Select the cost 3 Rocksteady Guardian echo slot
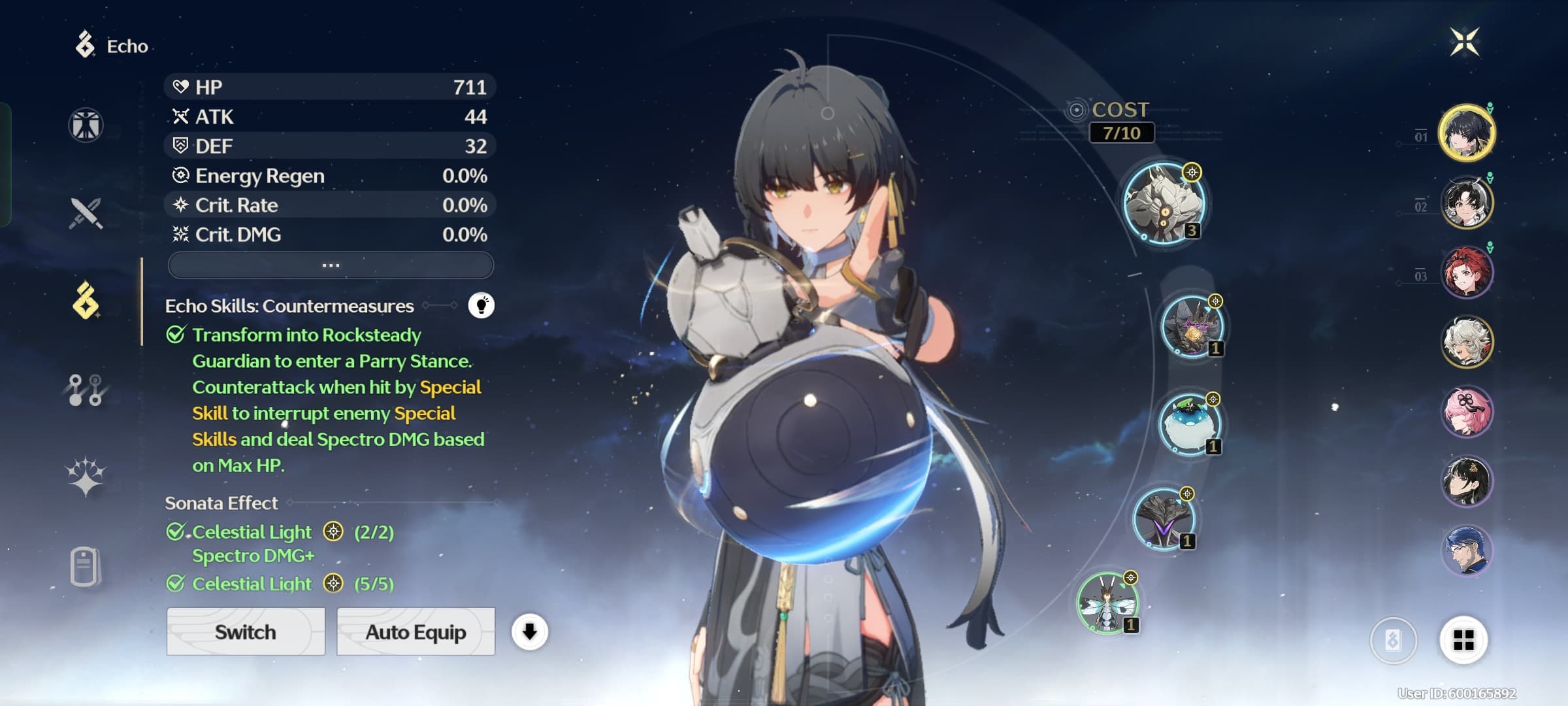Viewport: 1568px width, 706px height. click(1164, 203)
